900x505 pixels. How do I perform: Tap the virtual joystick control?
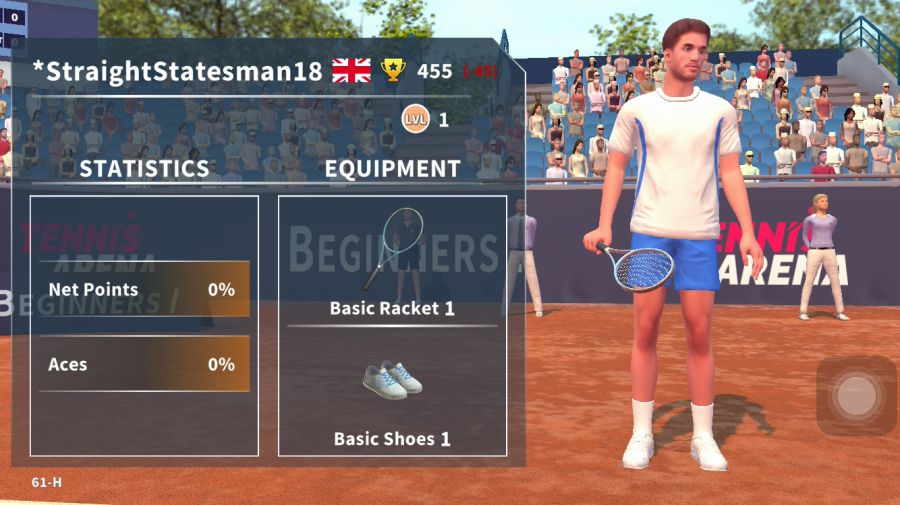point(855,396)
